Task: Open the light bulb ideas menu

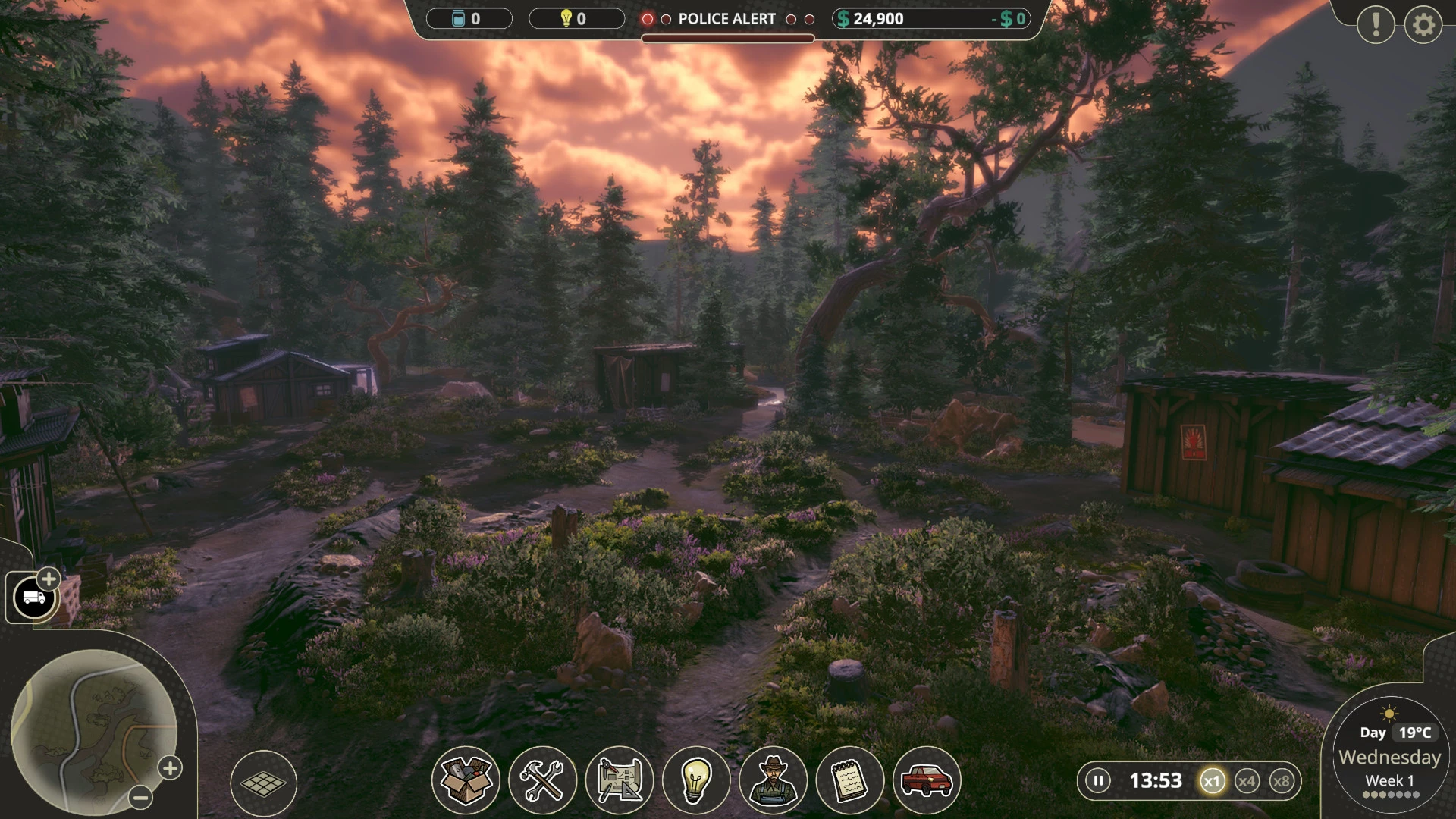Action: [695, 780]
